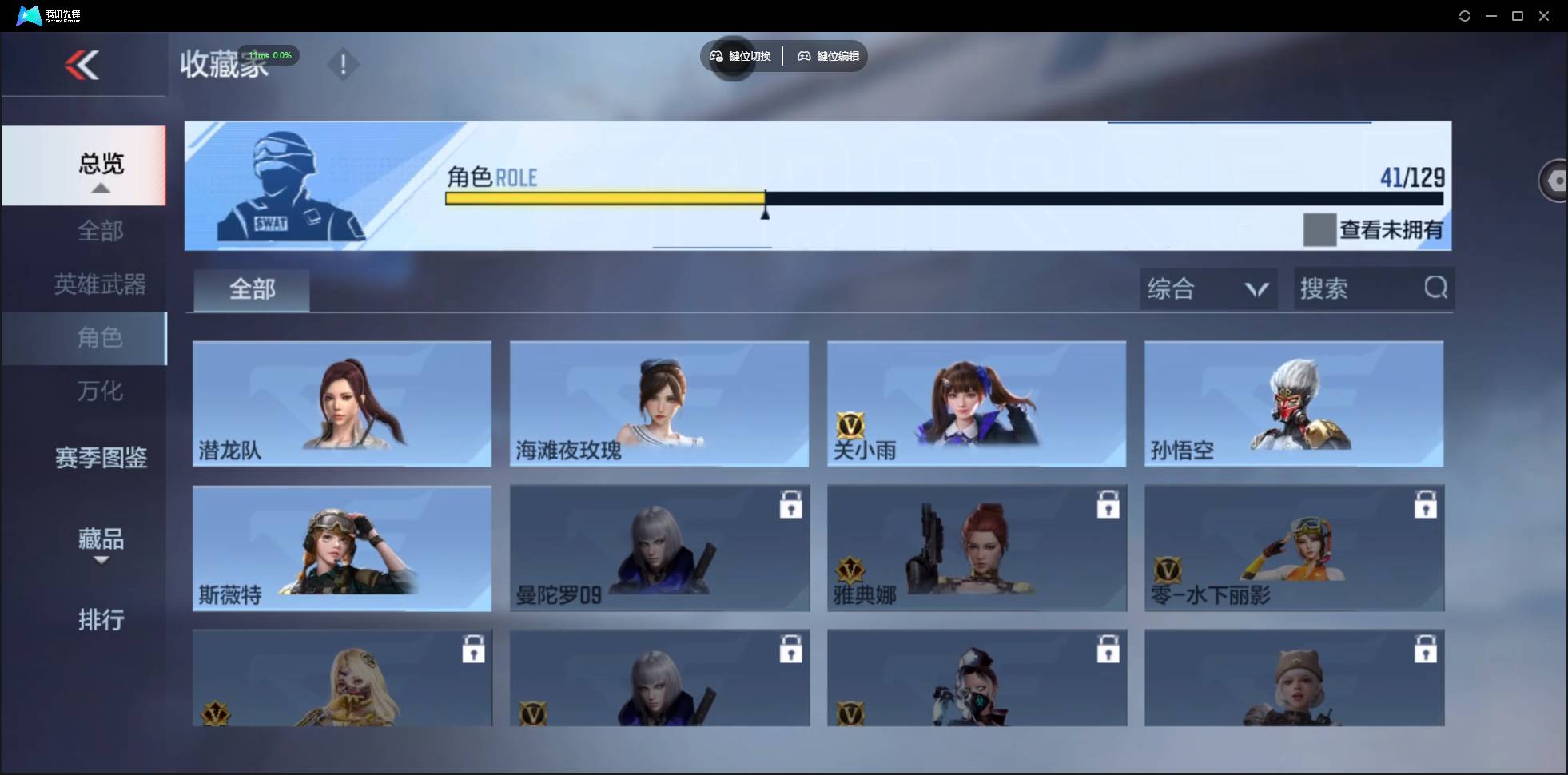Click the 键位切换 button
This screenshot has width=1568, height=775.
coord(738,56)
